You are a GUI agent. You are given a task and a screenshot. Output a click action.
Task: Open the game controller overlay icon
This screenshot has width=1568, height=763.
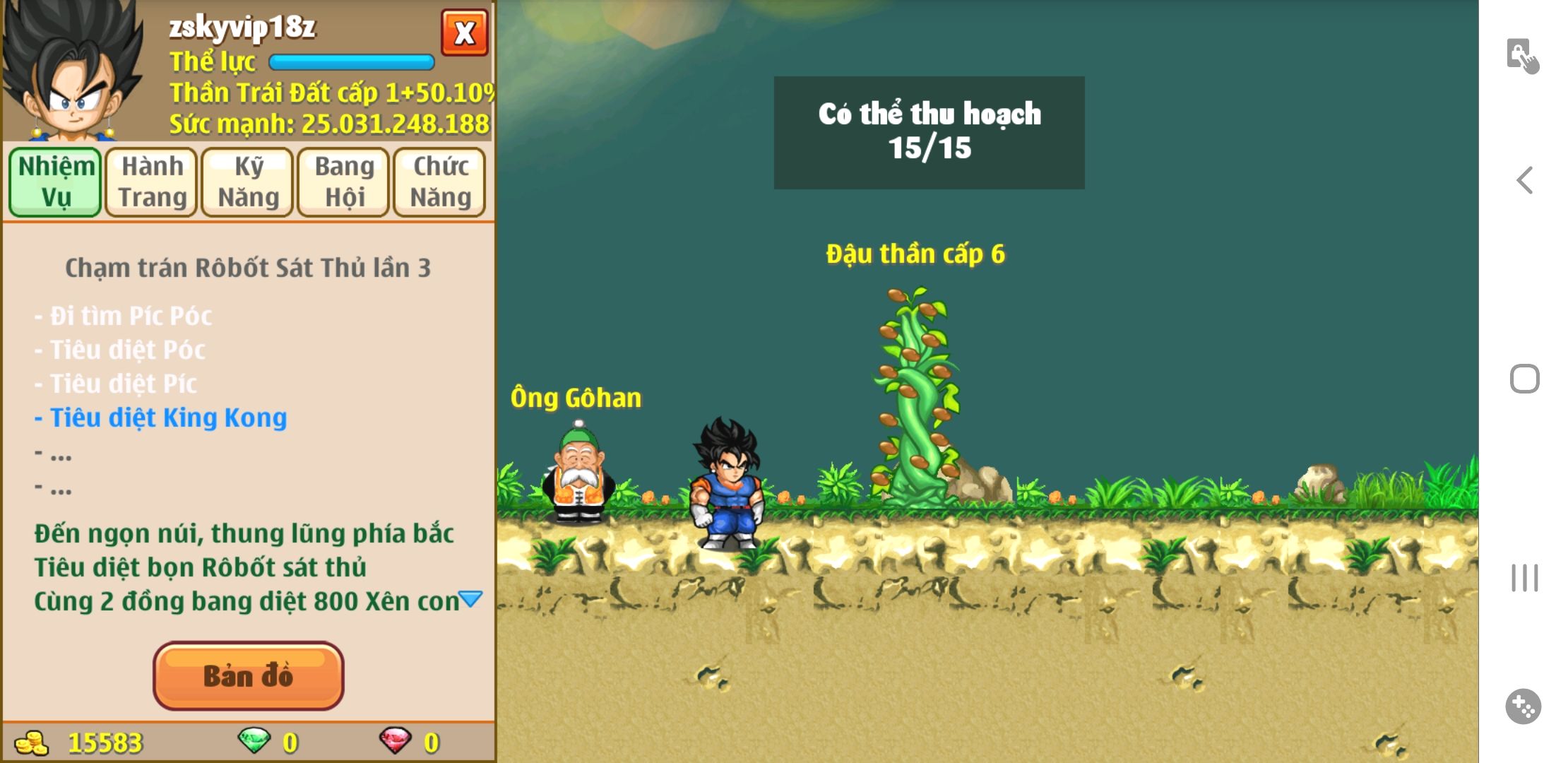[1523, 706]
